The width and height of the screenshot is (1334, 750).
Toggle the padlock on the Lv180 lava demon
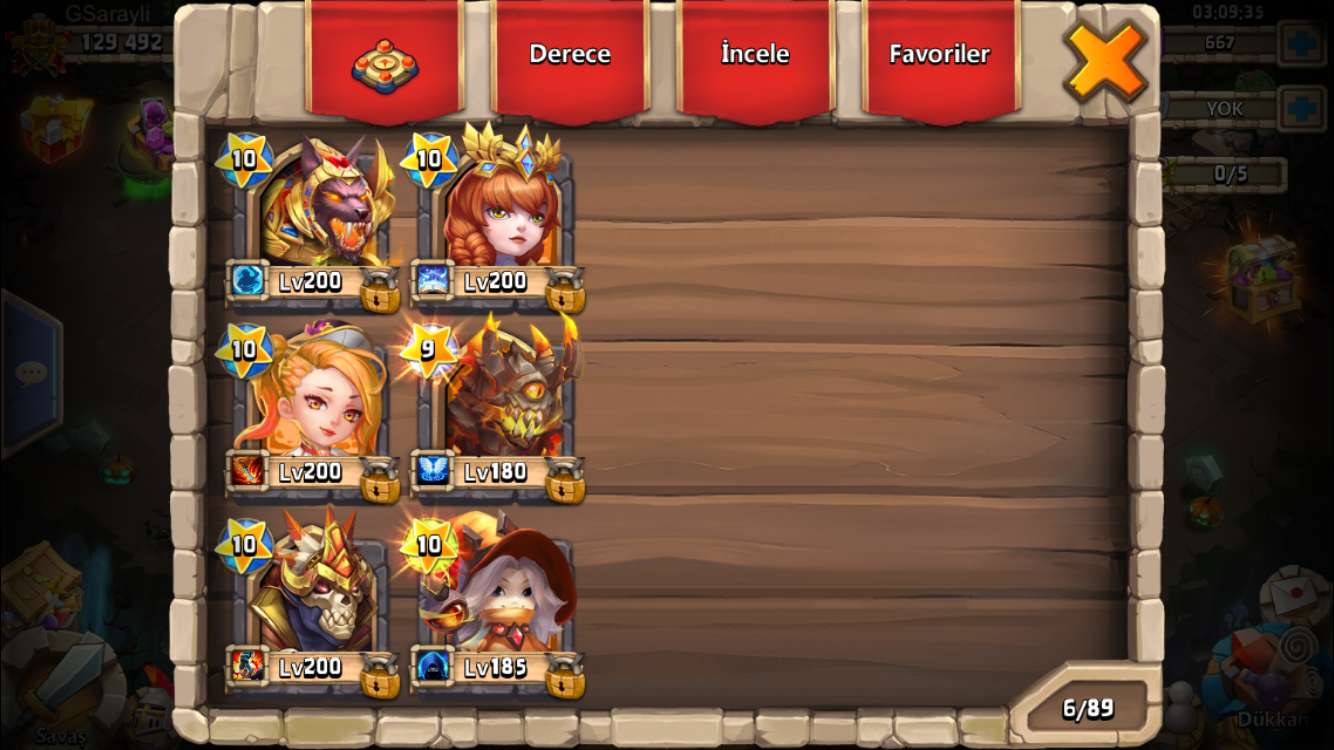pos(565,481)
